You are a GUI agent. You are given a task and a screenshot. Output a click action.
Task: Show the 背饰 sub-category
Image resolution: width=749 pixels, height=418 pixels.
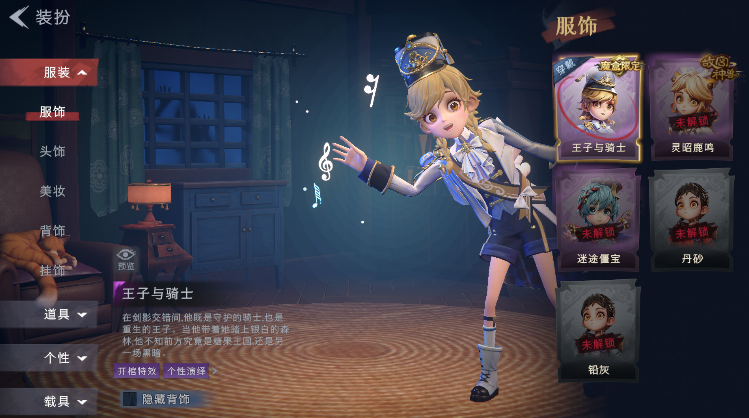coord(53,231)
